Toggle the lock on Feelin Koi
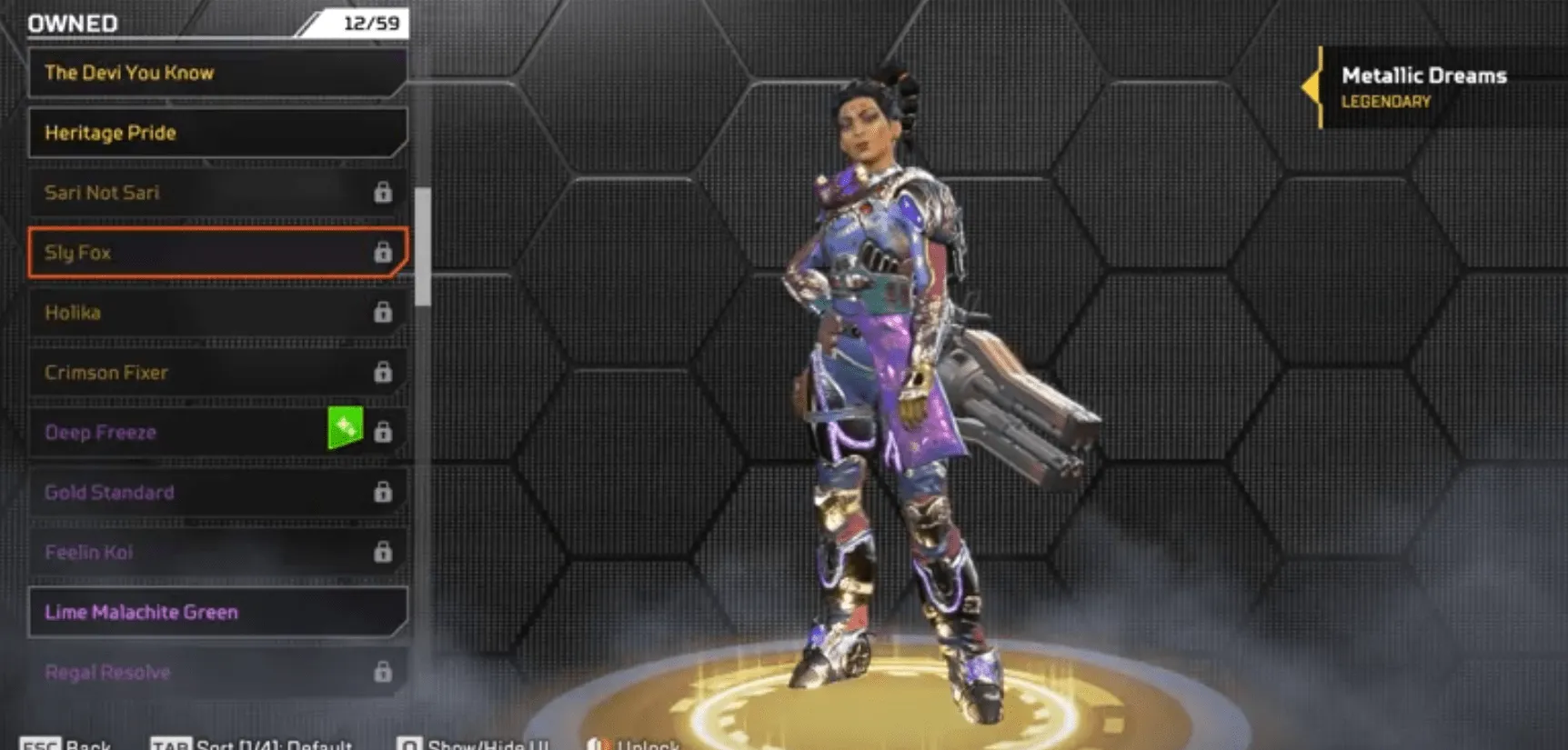Viewport: 1568px width, 750px height. coord(385,552)
